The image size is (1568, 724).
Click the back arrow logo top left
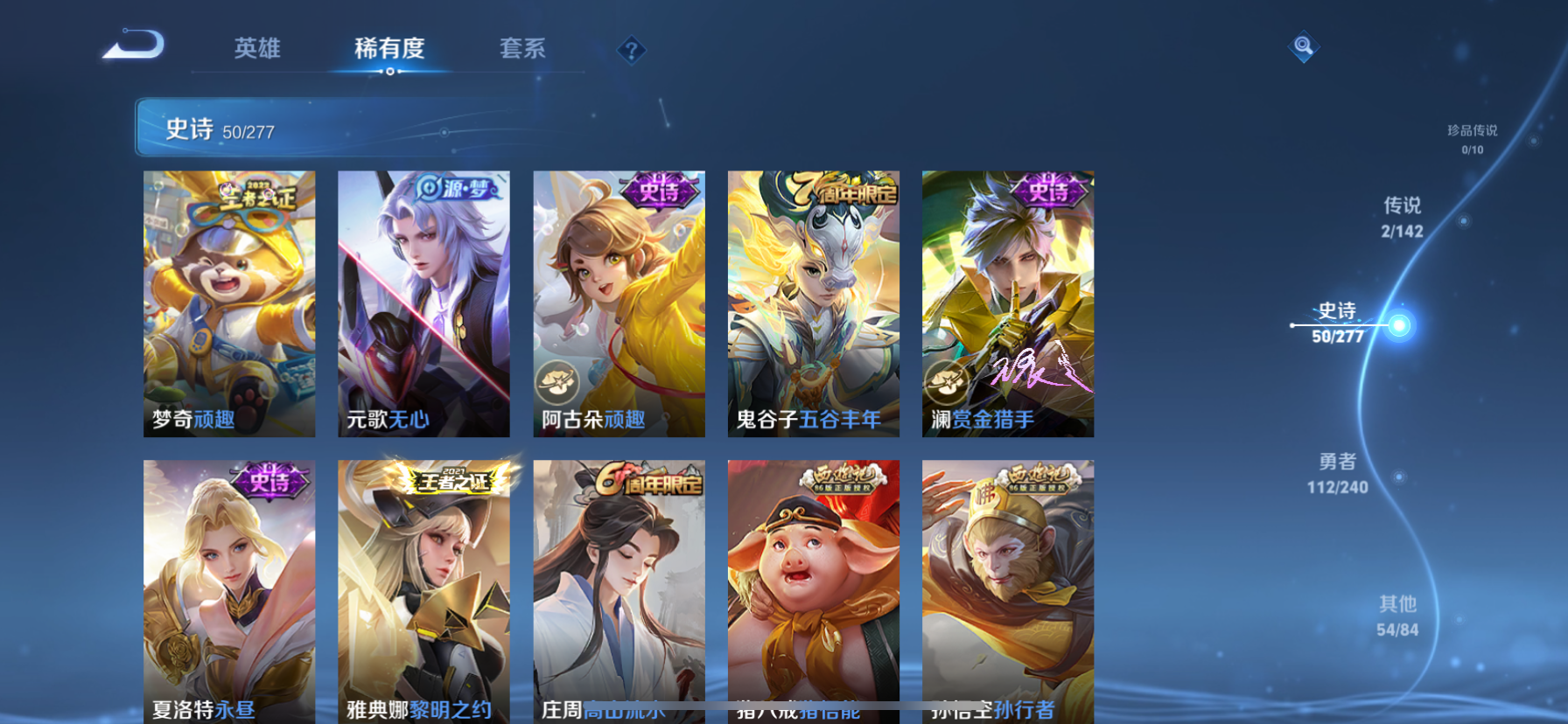(x=133, y=45)
